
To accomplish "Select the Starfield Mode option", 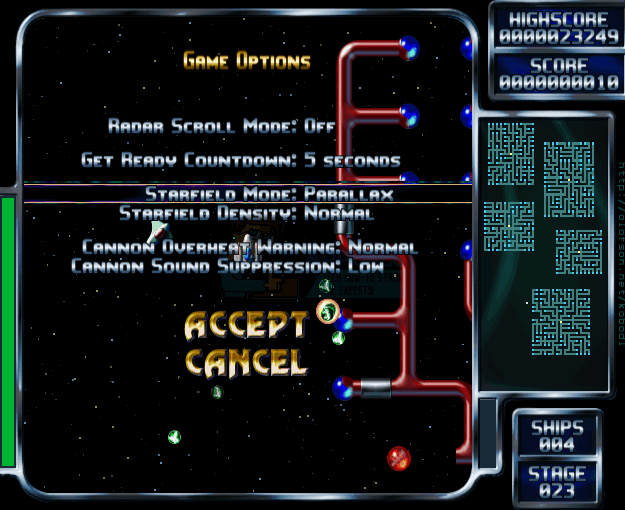I will tap(269, 194).
